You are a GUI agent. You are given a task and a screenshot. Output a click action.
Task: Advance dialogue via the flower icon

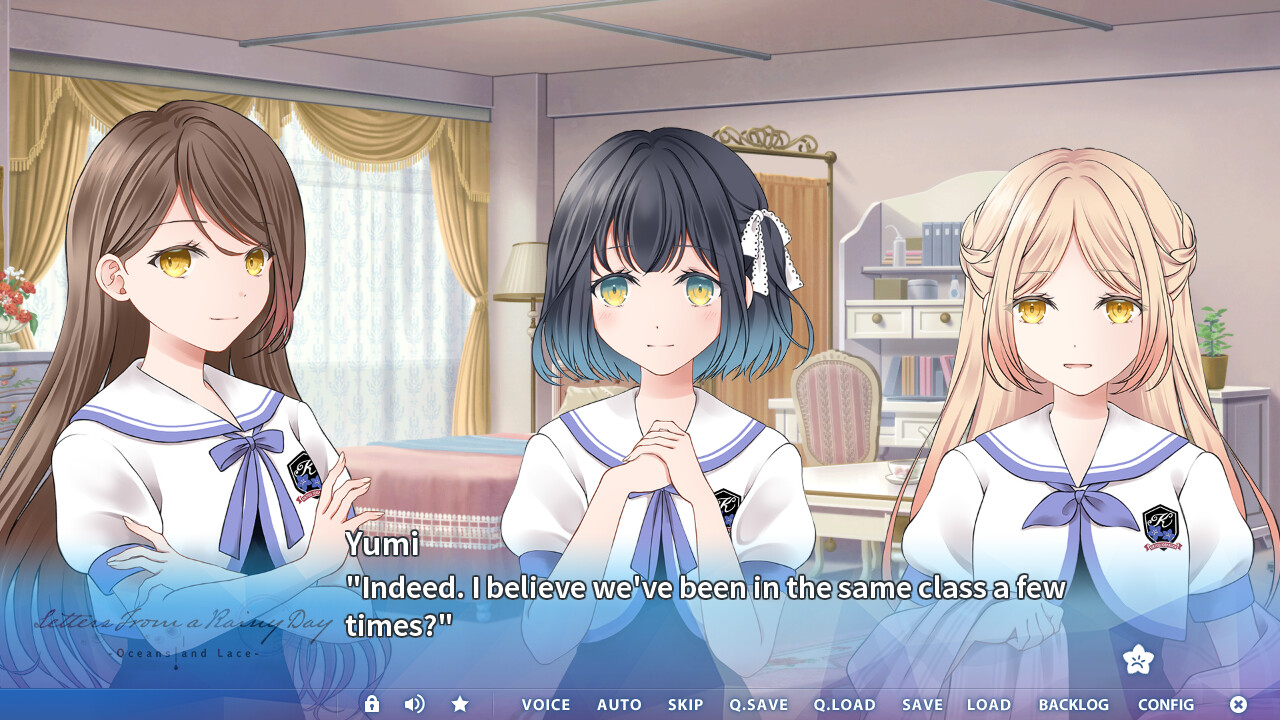(x=1138, y=659)
